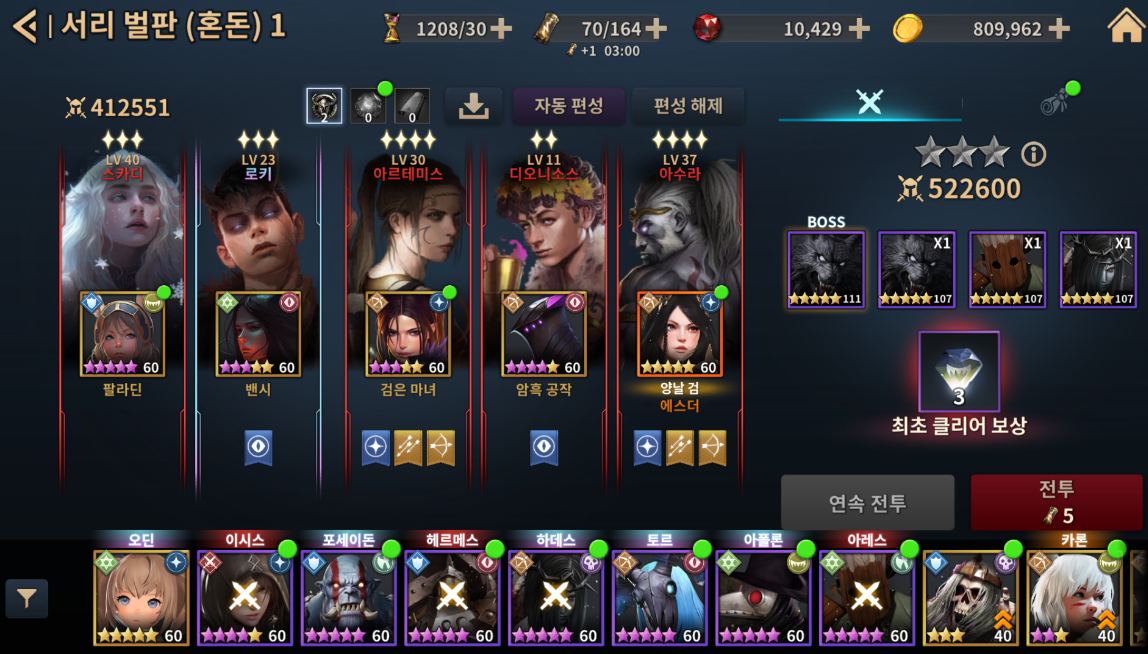Switch to the crossed swords tab
Viewport: 1148px width, 654px height.
pos(869,102)
